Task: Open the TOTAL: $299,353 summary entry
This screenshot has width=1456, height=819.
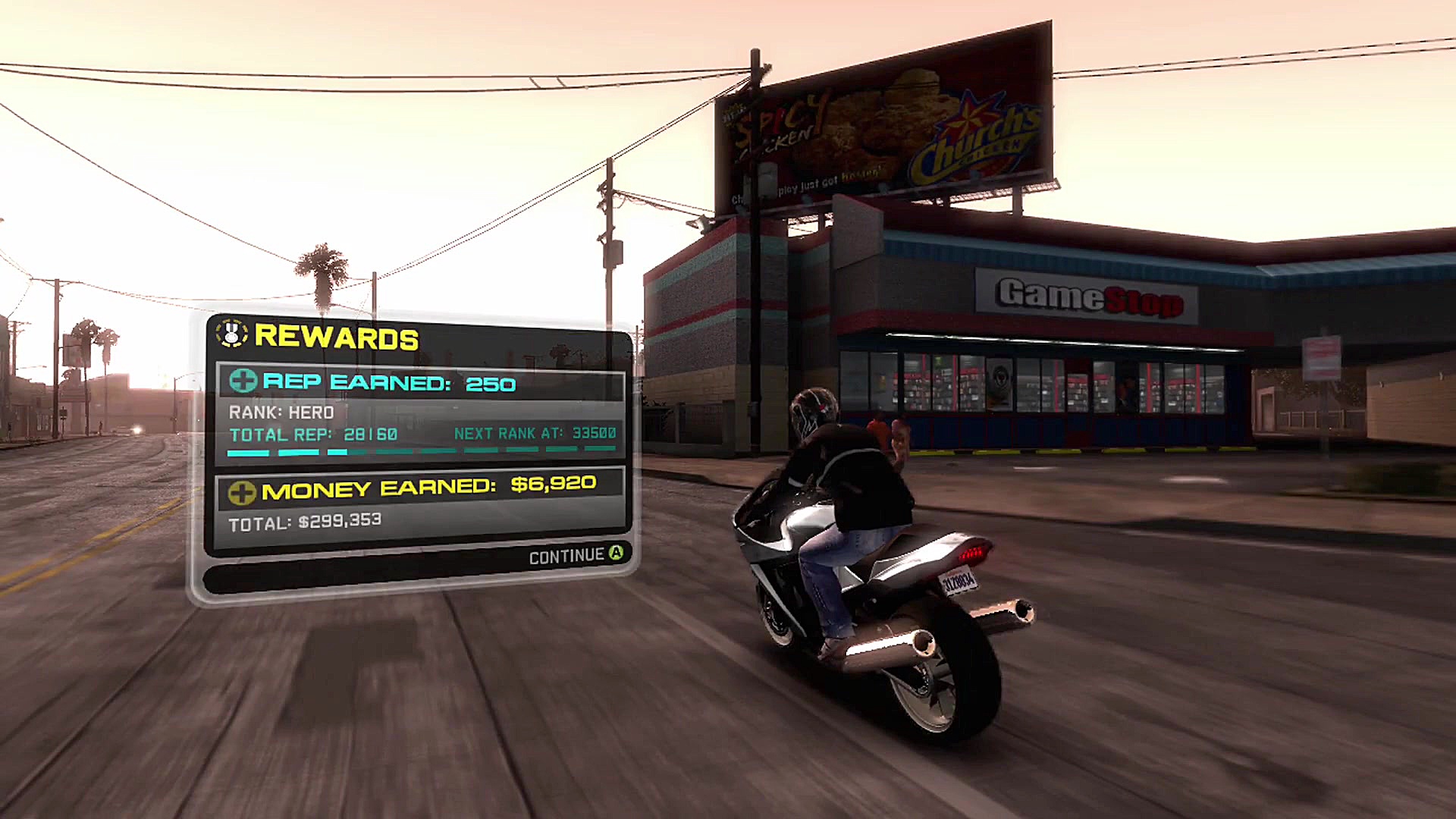Action: pos(306,520)
